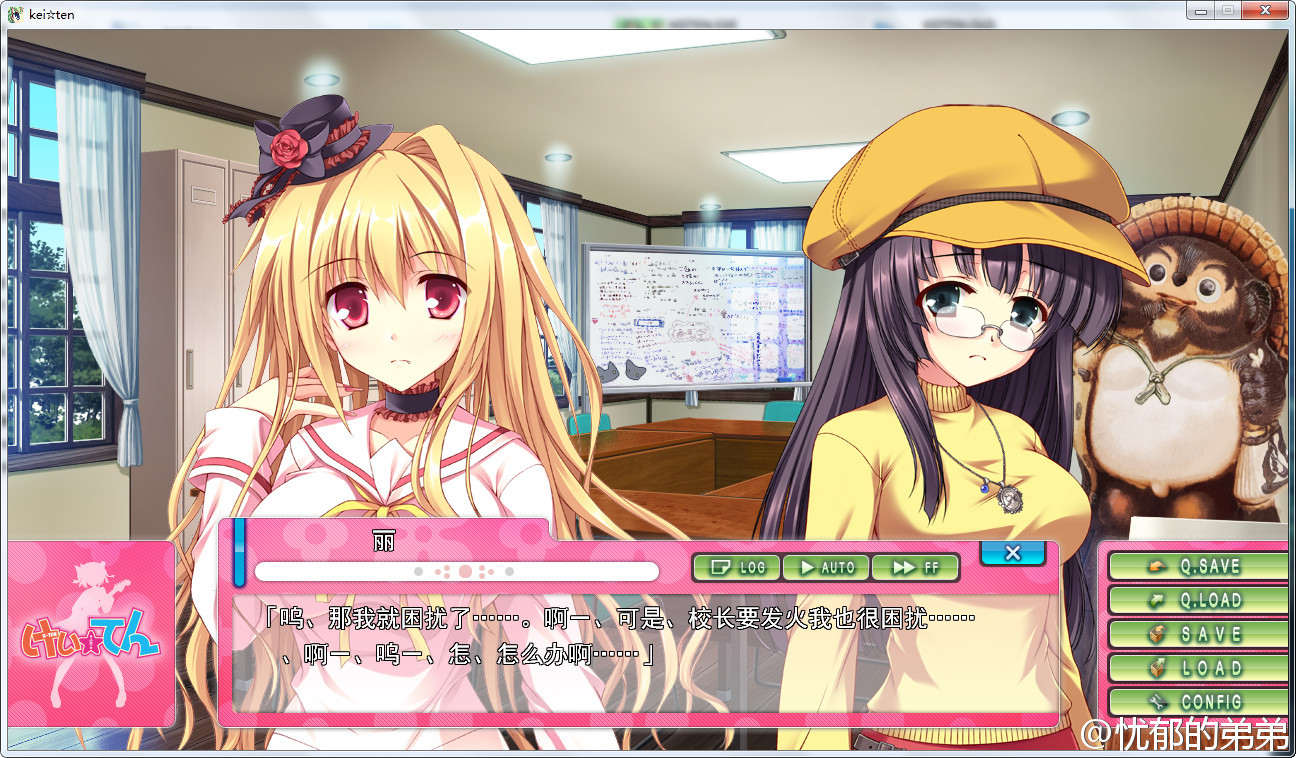Click Q.LOAD to quick load
Viewport: 1296px width, 758px height.
(x=1197, y=600)
